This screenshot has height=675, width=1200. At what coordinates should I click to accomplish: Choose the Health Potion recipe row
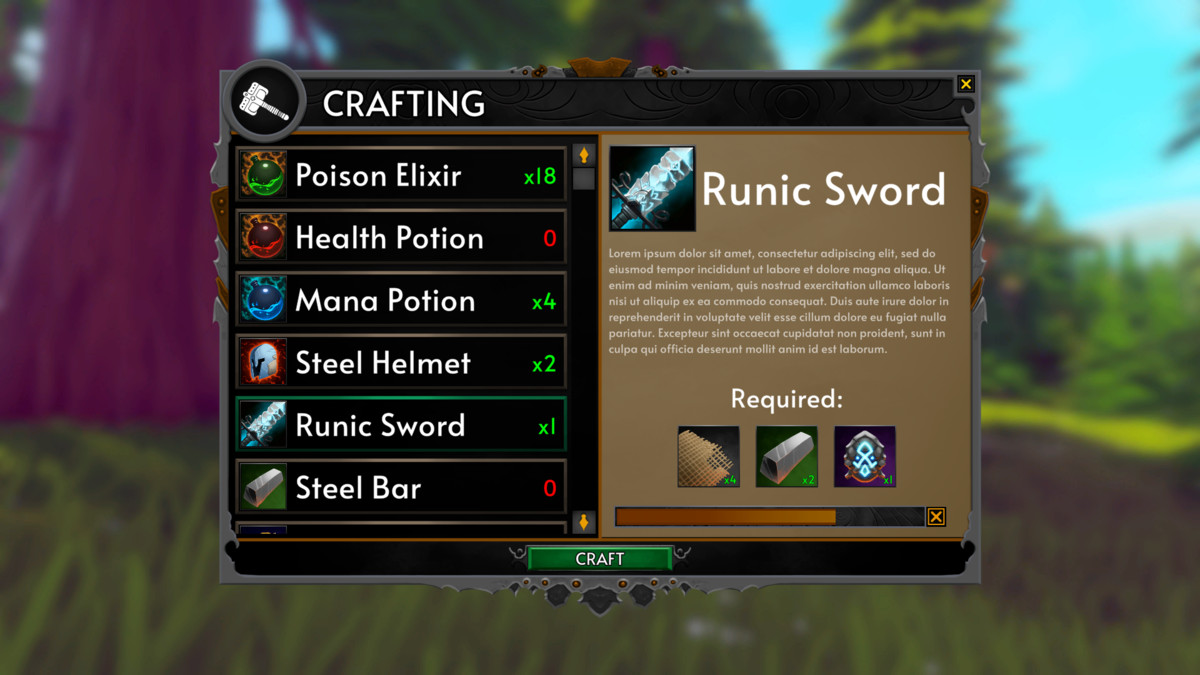(x=400, y=238)
